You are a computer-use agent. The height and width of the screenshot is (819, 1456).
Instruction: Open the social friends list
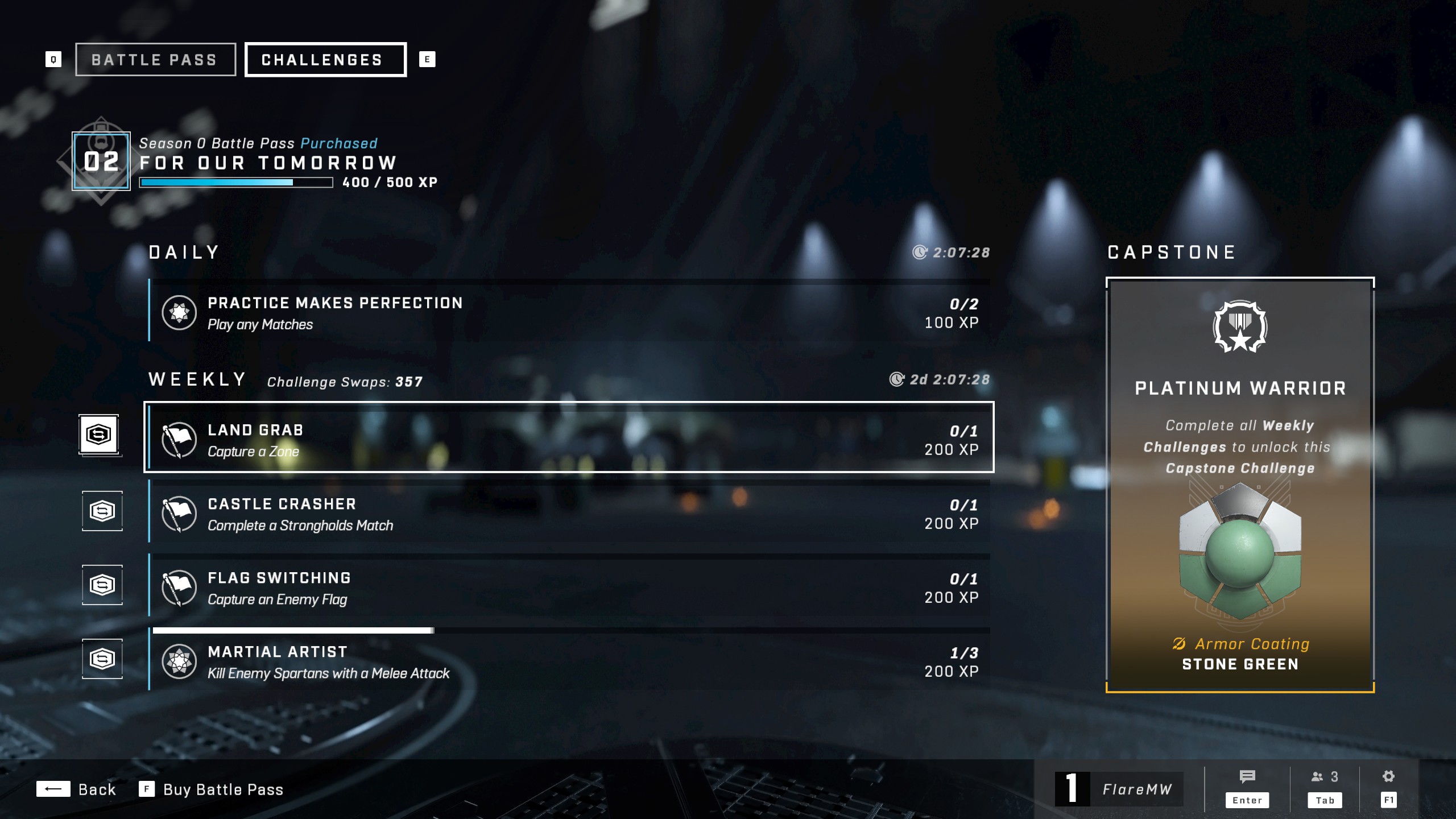tap(1325, 788)
